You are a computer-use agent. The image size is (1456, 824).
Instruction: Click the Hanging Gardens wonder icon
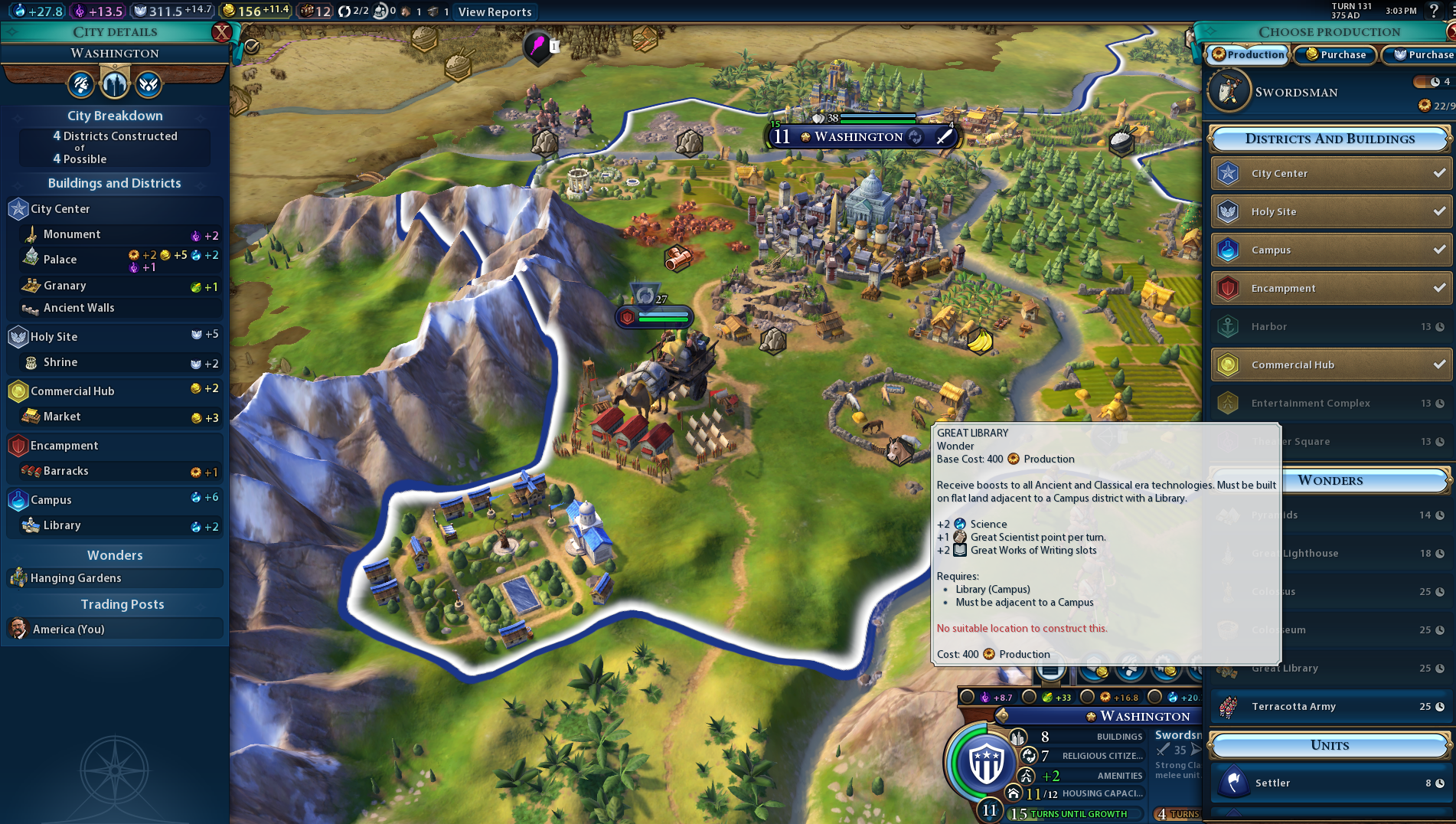click(x=17, y=578)
